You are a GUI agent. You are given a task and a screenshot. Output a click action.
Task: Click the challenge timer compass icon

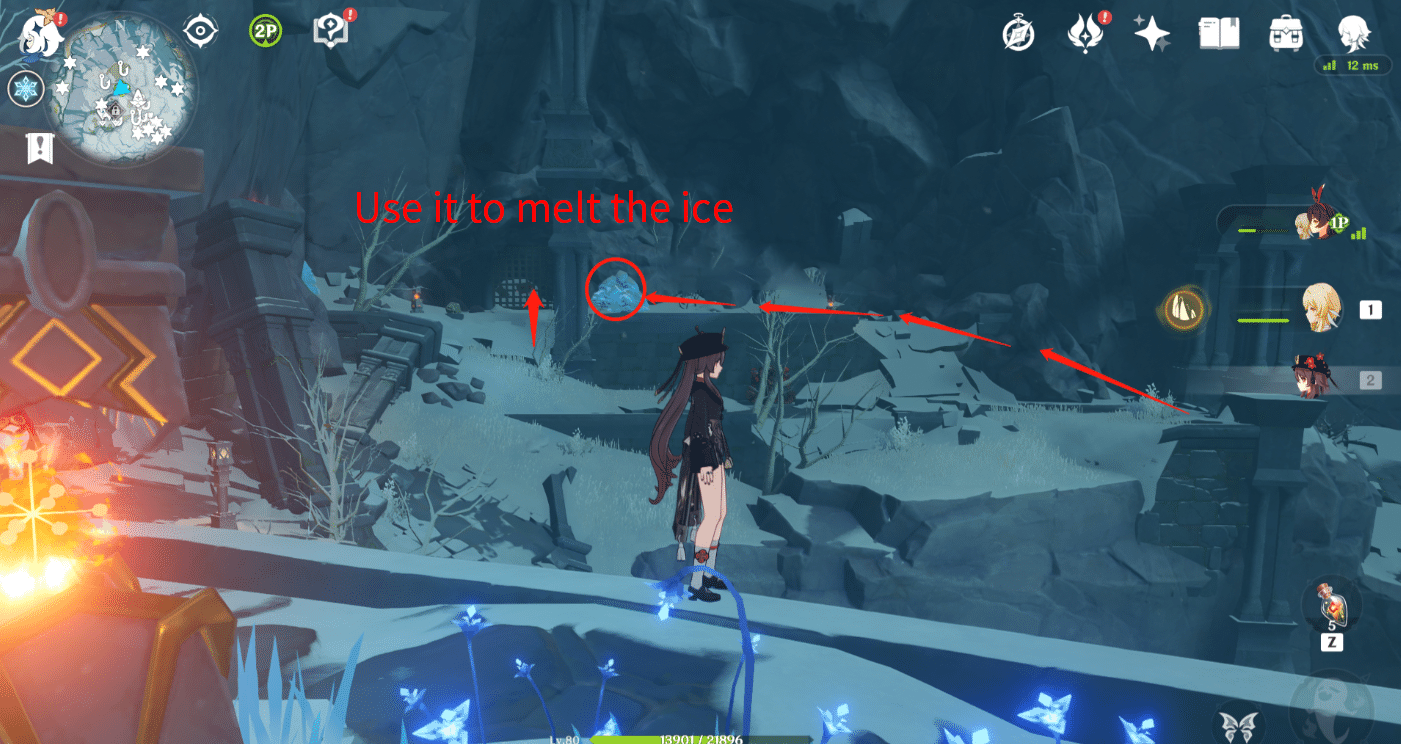(x=1018, y=32)
